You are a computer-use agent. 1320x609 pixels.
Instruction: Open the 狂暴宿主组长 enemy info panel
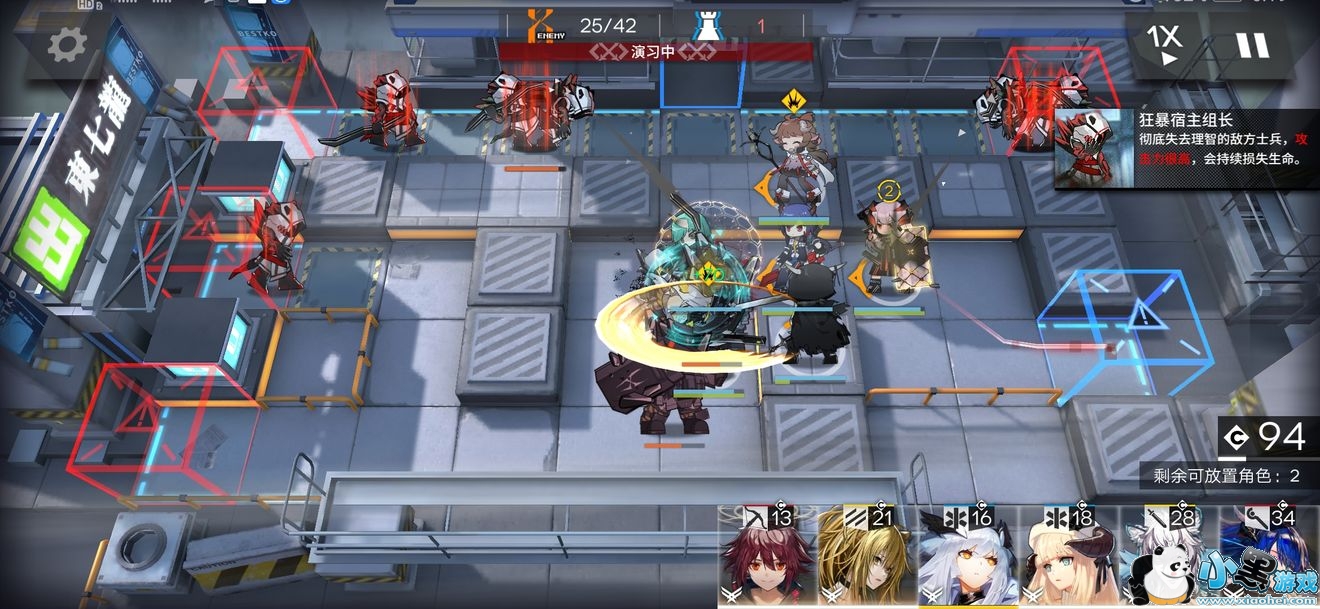(x=1186, y=148)
